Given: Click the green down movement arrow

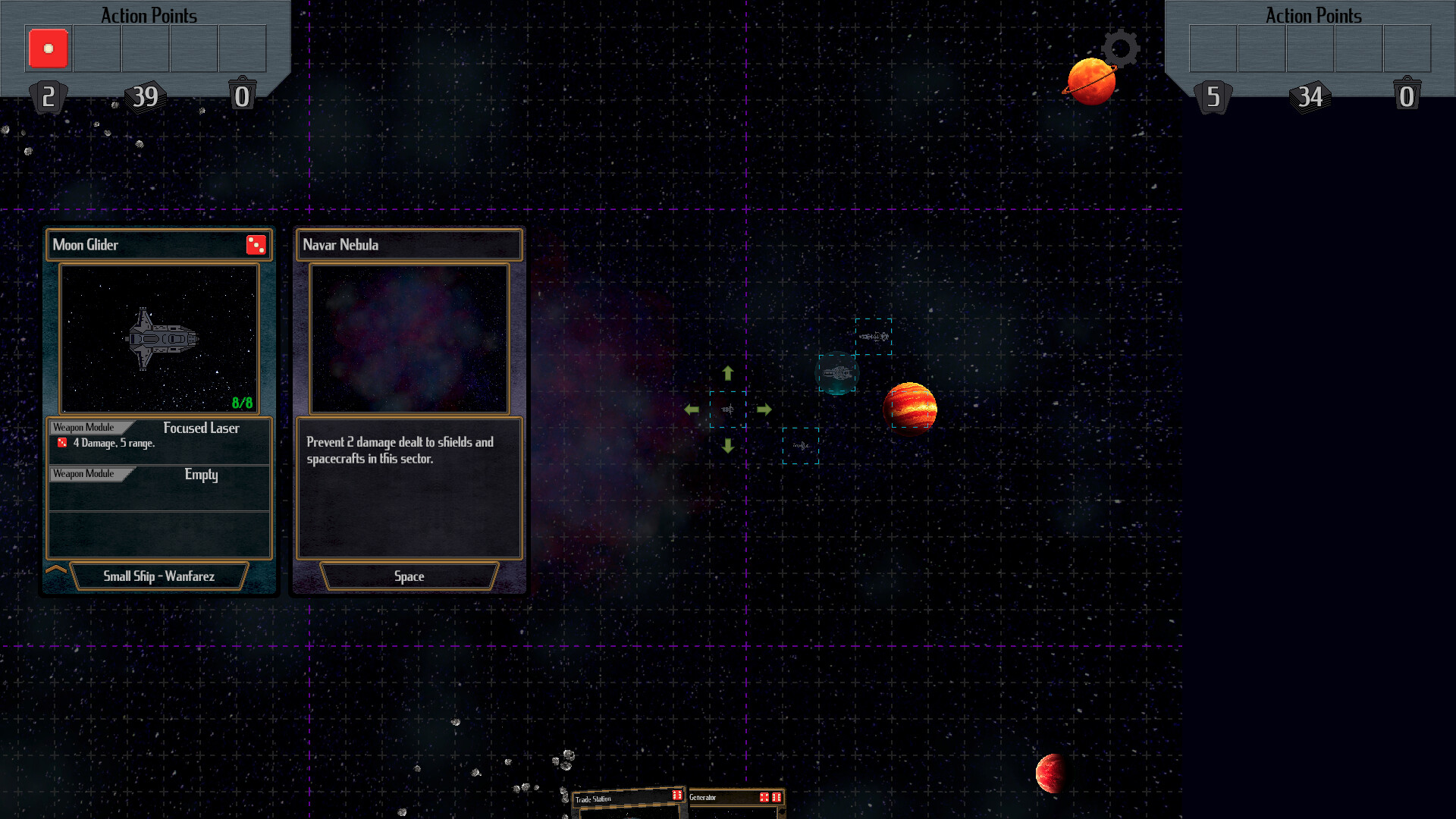Looking at the screenshot, I should click(728, 447).
